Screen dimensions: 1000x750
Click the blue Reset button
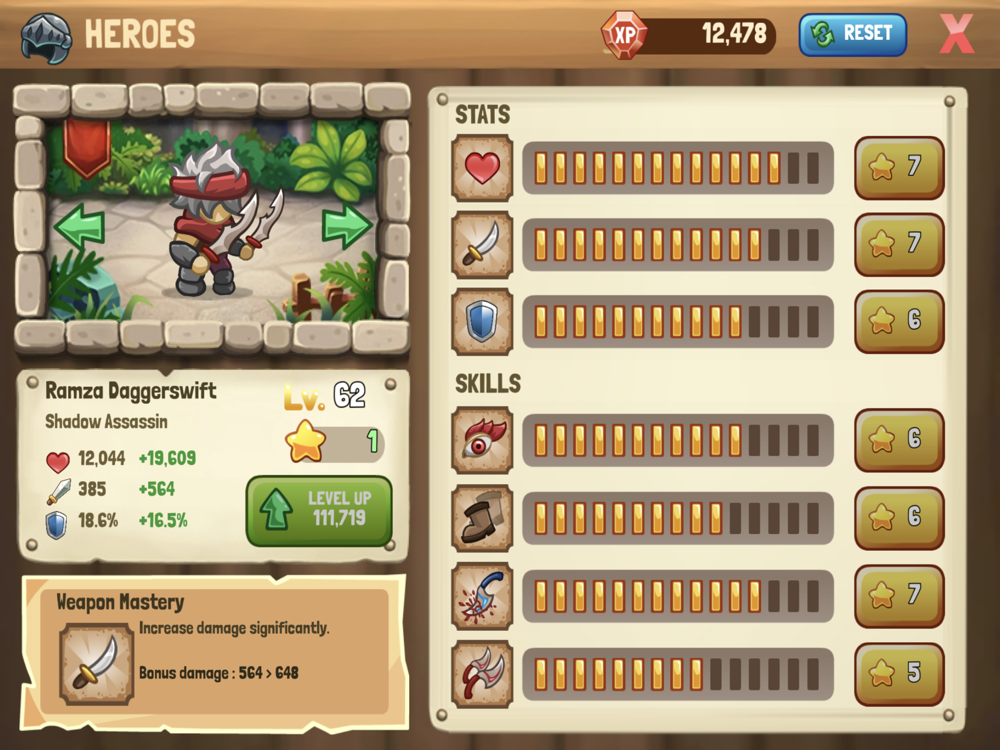tap(852, 34)
